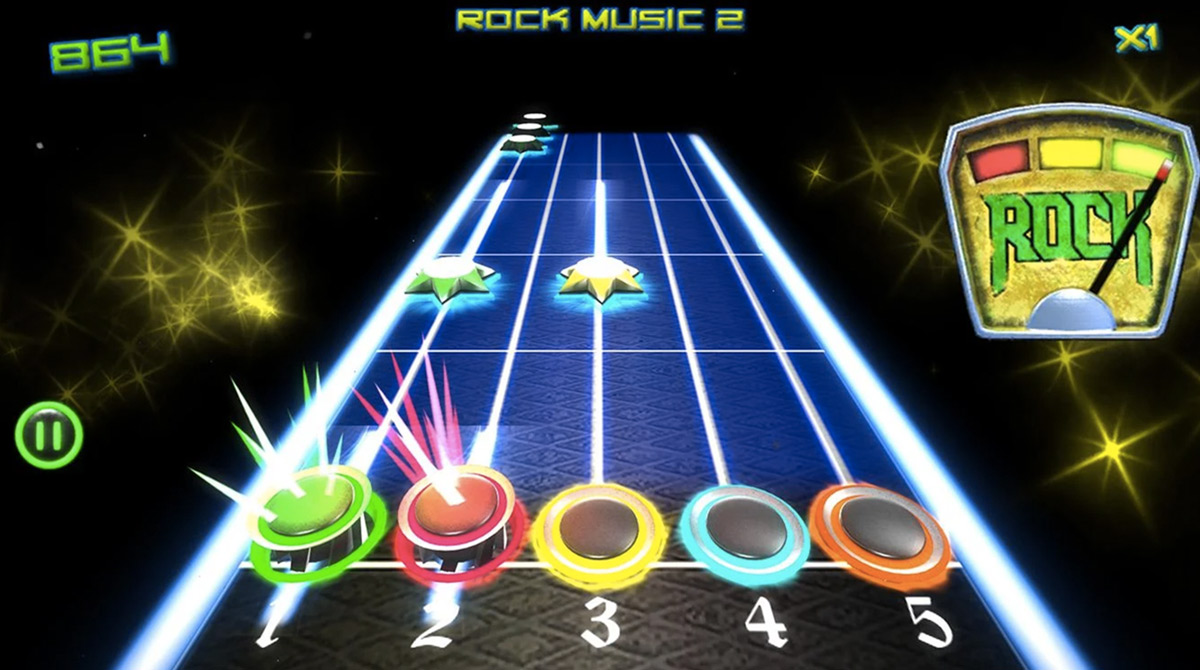The height and width of the screenshot is (670, 1200).
Task: Pause the song with the green button
Action: [x=48, y=435]
